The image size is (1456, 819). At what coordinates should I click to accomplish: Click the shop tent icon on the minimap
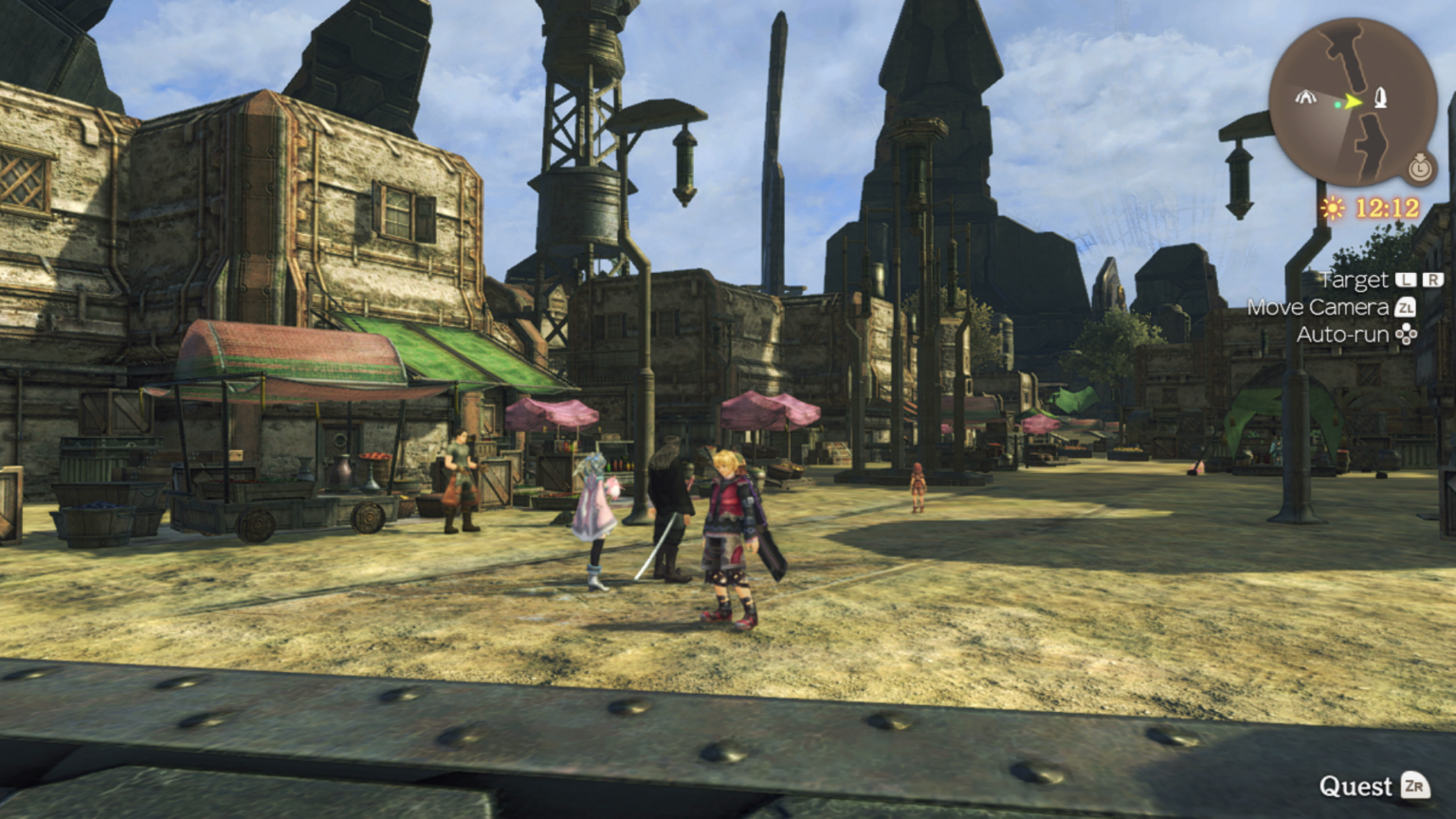click(x=1305, y=99)
